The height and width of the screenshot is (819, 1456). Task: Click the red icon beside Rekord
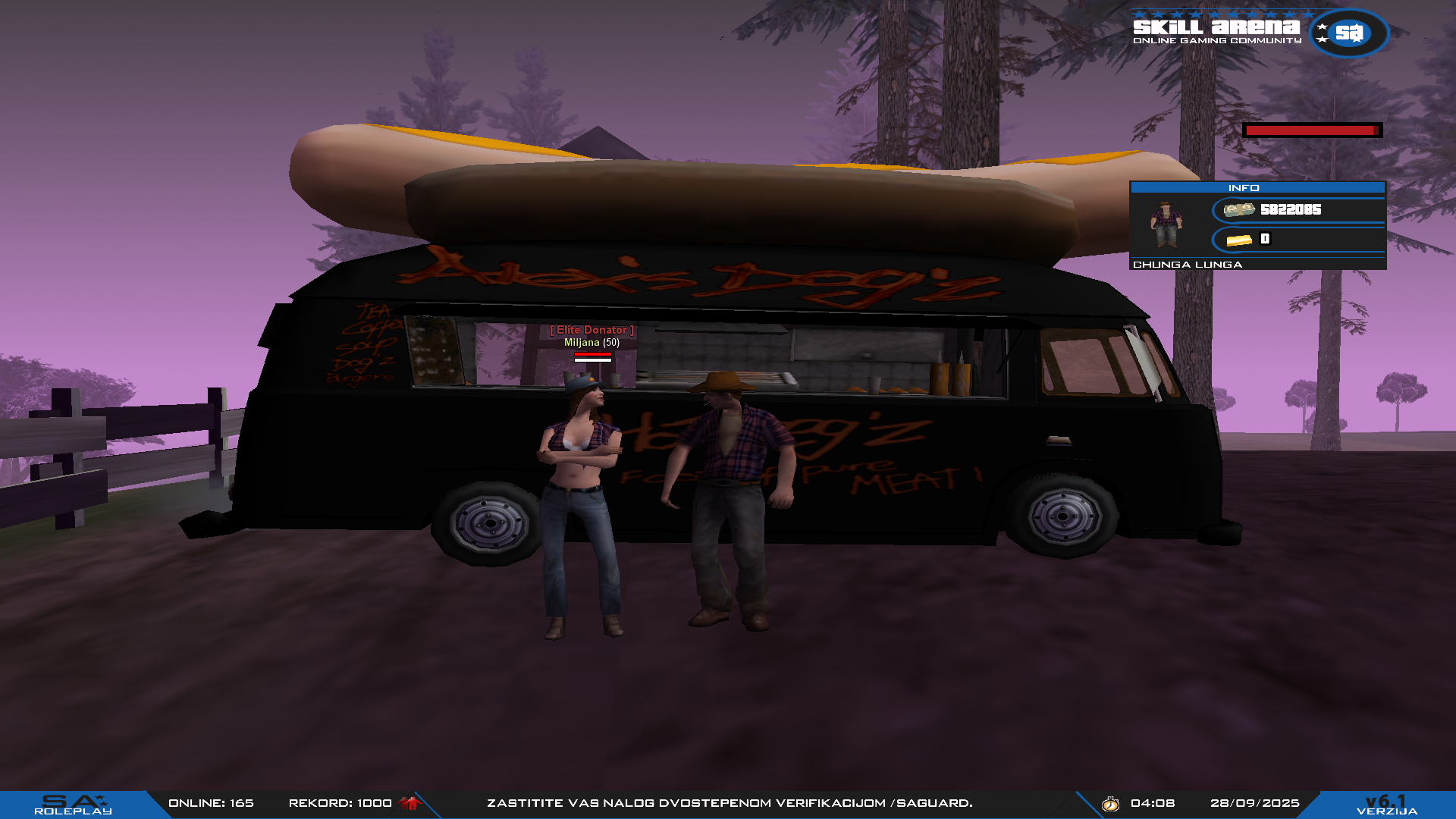point(409,803)
